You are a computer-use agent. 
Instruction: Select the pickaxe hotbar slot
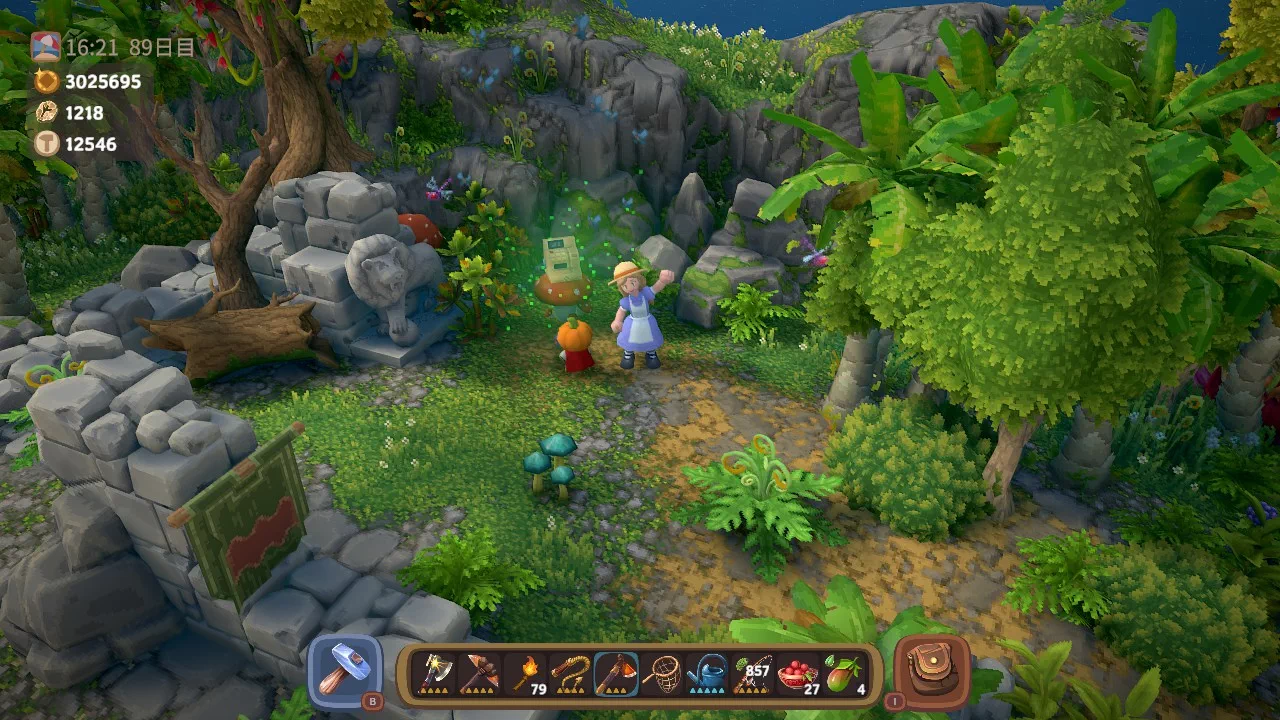point(477,673)
